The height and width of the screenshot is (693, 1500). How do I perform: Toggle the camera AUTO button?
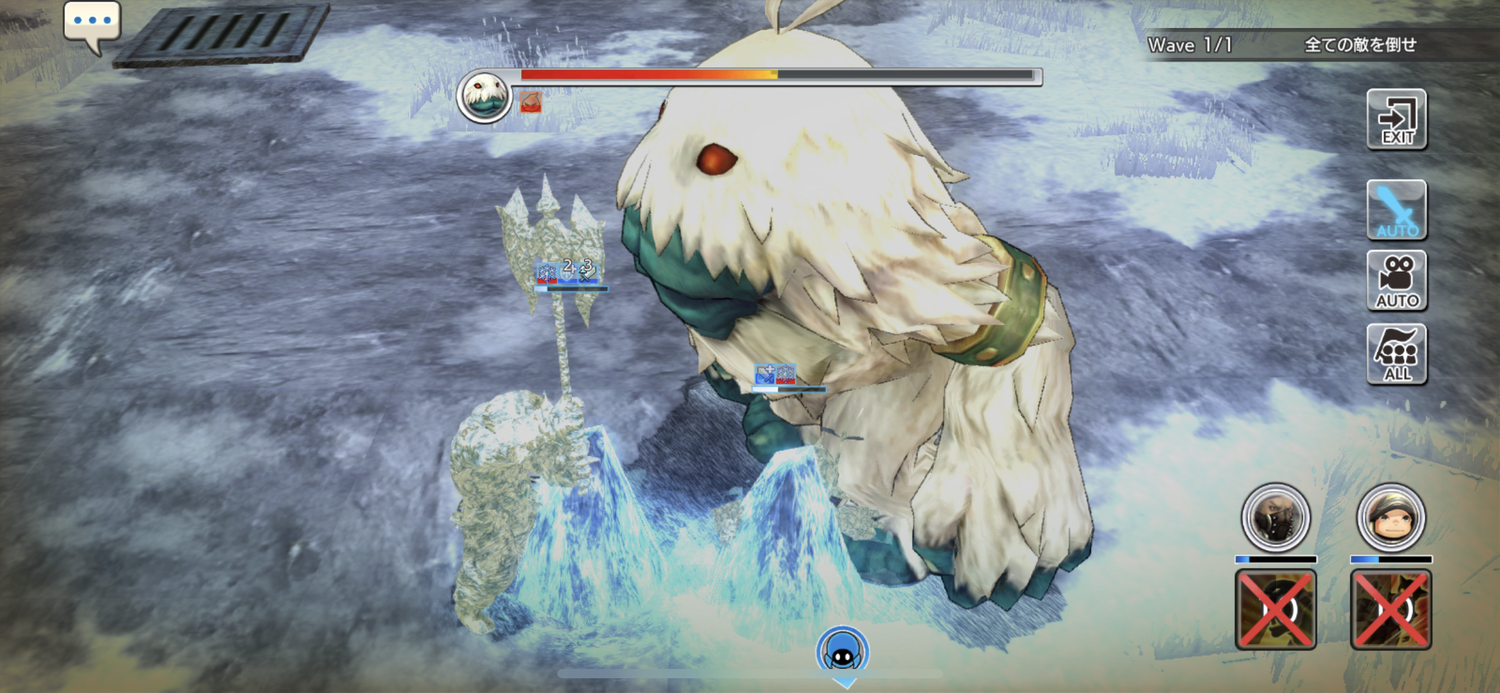[x=1397, y=281]
